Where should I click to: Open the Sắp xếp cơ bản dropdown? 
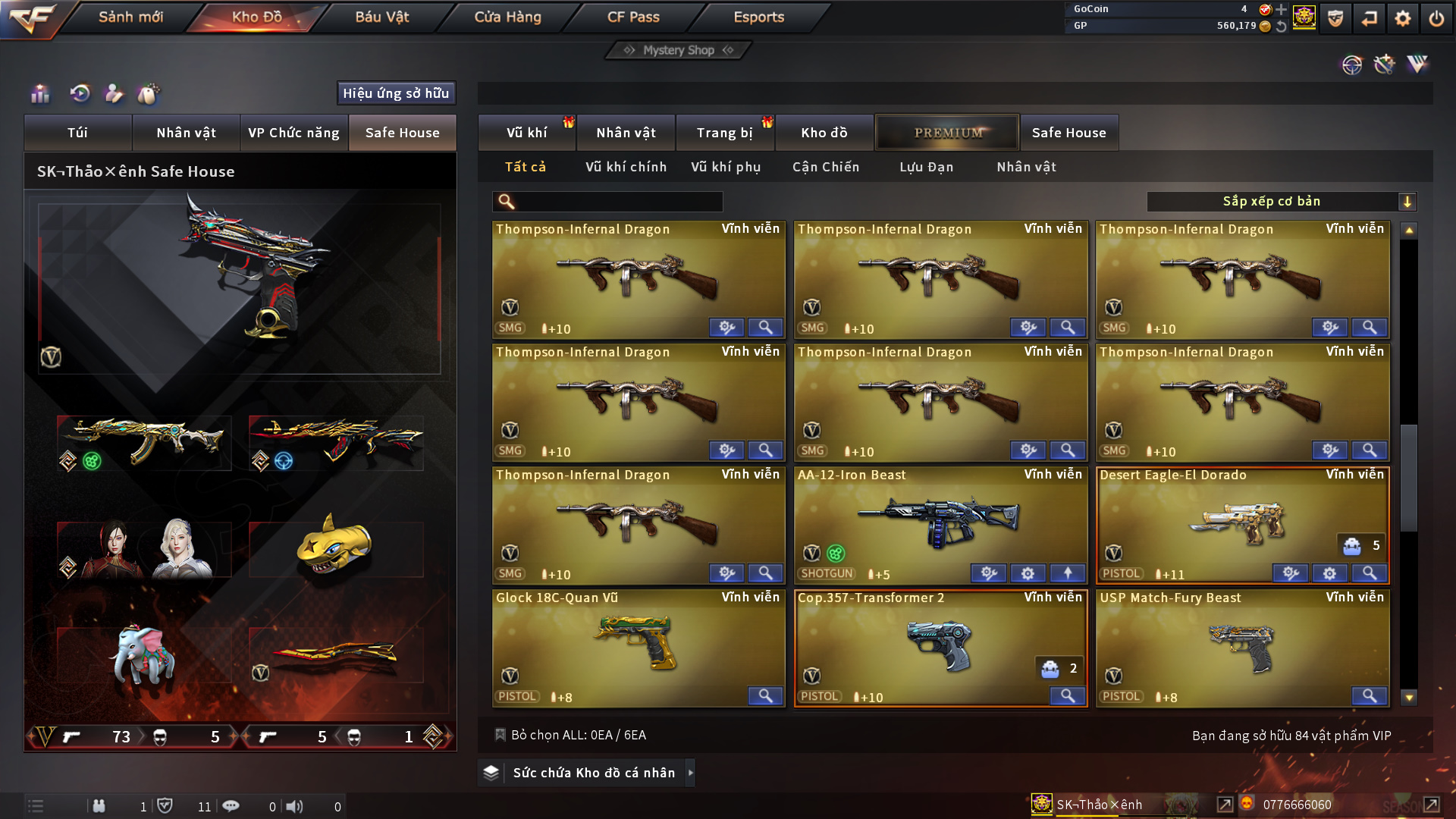click(x=1281, y=202)
